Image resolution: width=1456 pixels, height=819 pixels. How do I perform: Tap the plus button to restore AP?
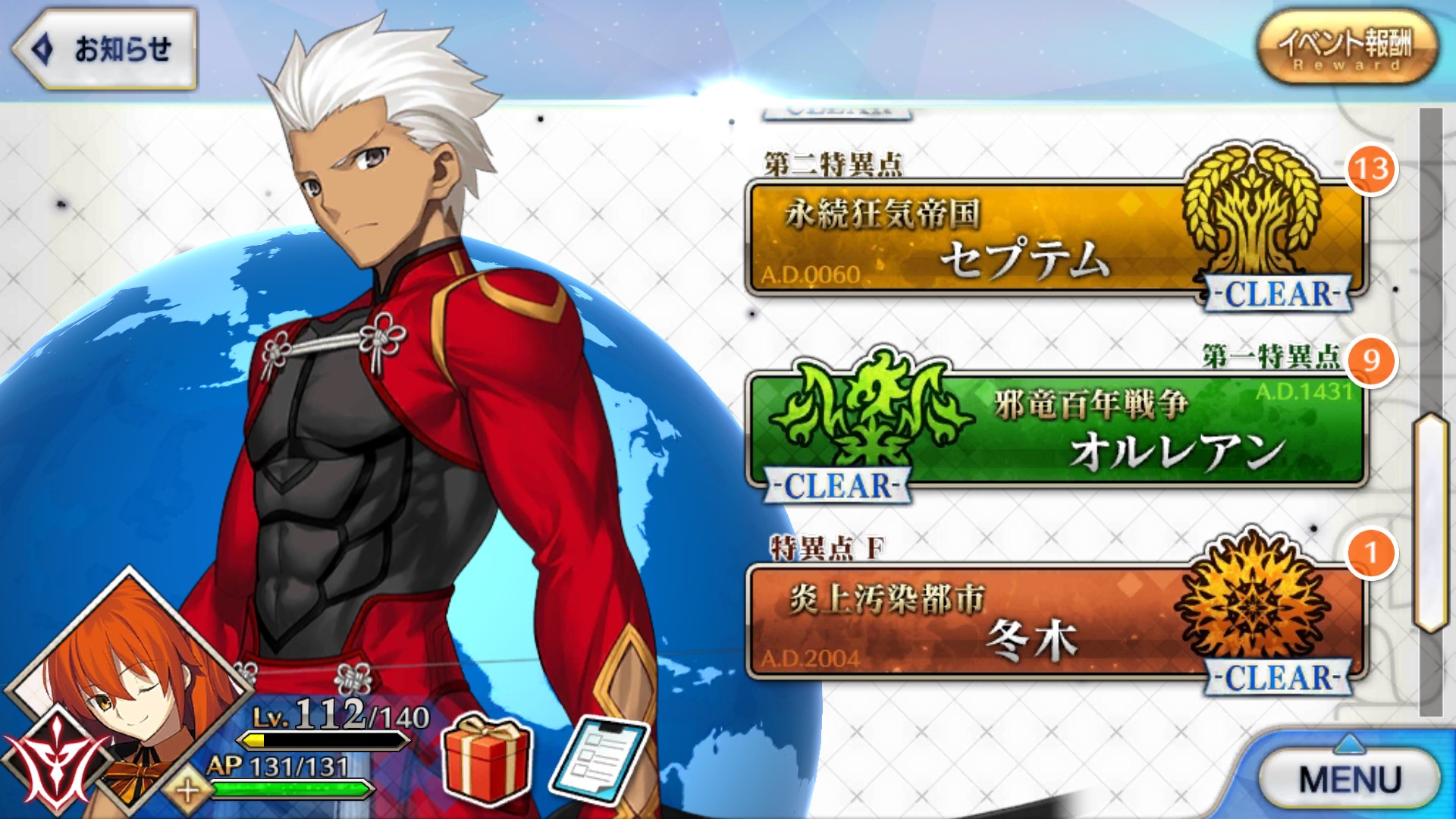tap(187, 791)
